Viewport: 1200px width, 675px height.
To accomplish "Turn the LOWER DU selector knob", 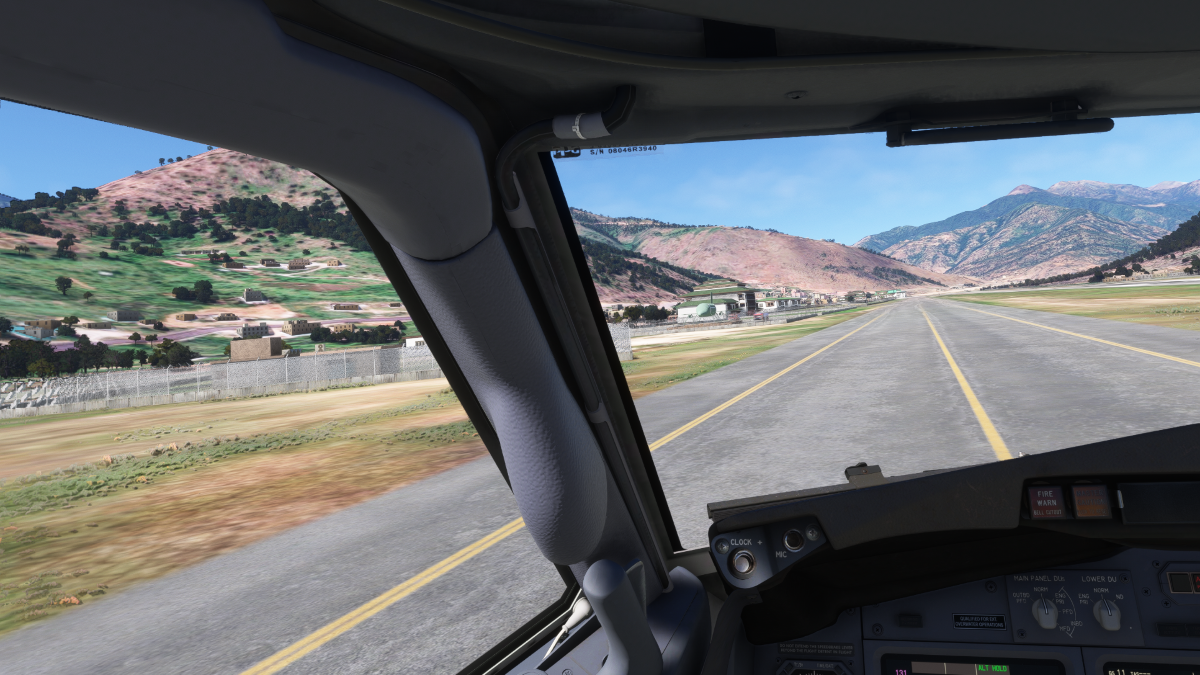I will (x=1106, y=614).
